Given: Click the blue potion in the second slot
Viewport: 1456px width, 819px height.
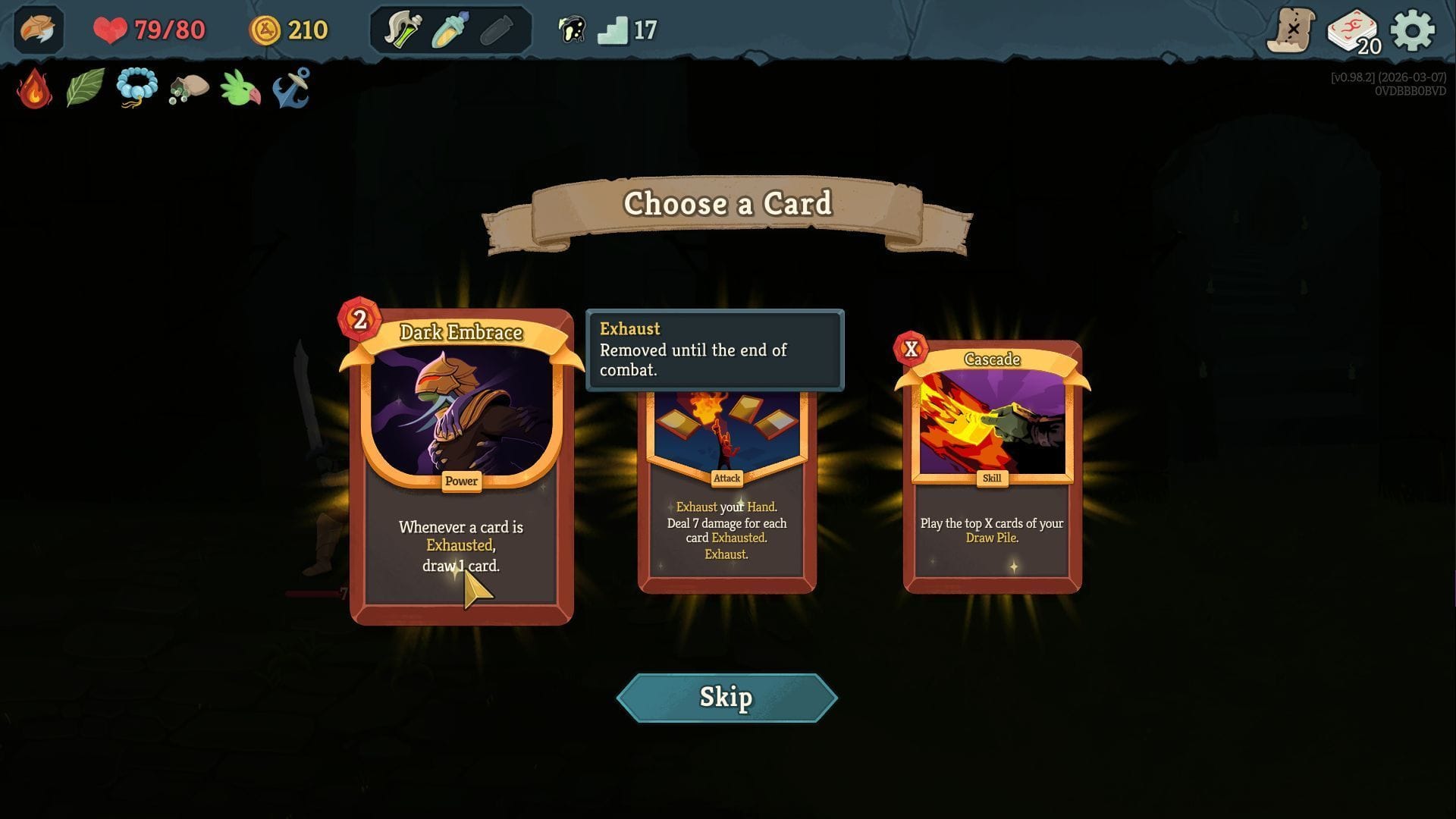Looking at the screenshot, I should tap(449, 30).
